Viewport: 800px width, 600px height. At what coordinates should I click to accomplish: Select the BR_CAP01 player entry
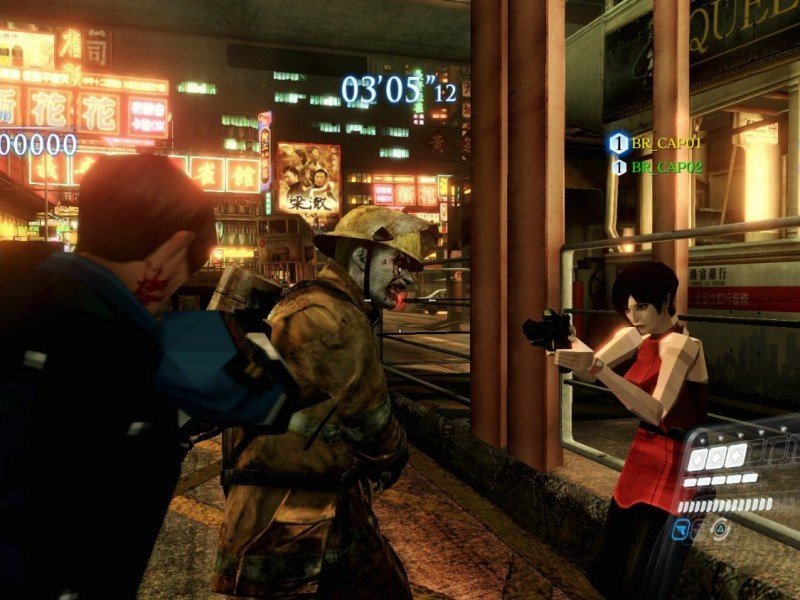click(664, 144)
